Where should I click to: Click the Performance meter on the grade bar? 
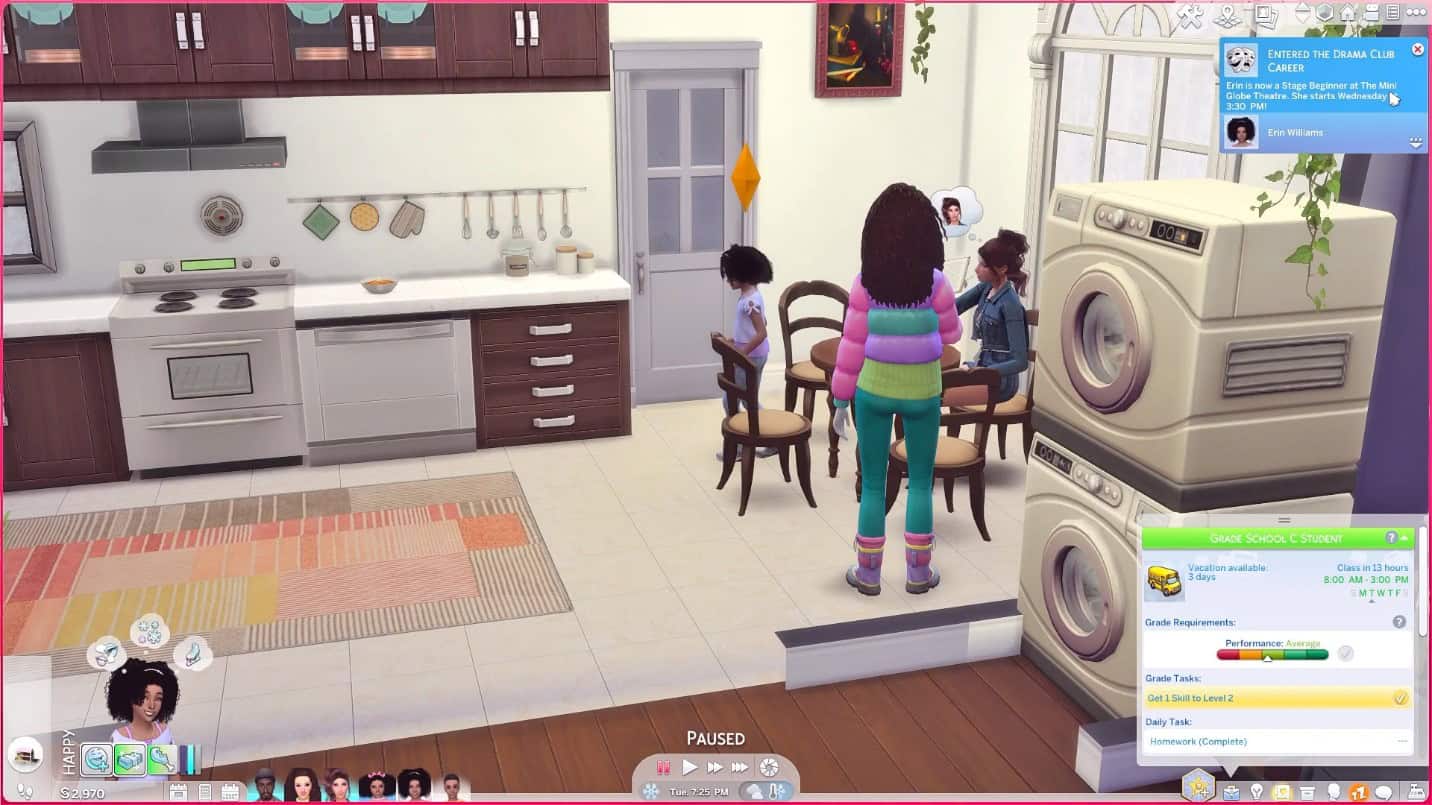pos(1270,654)
